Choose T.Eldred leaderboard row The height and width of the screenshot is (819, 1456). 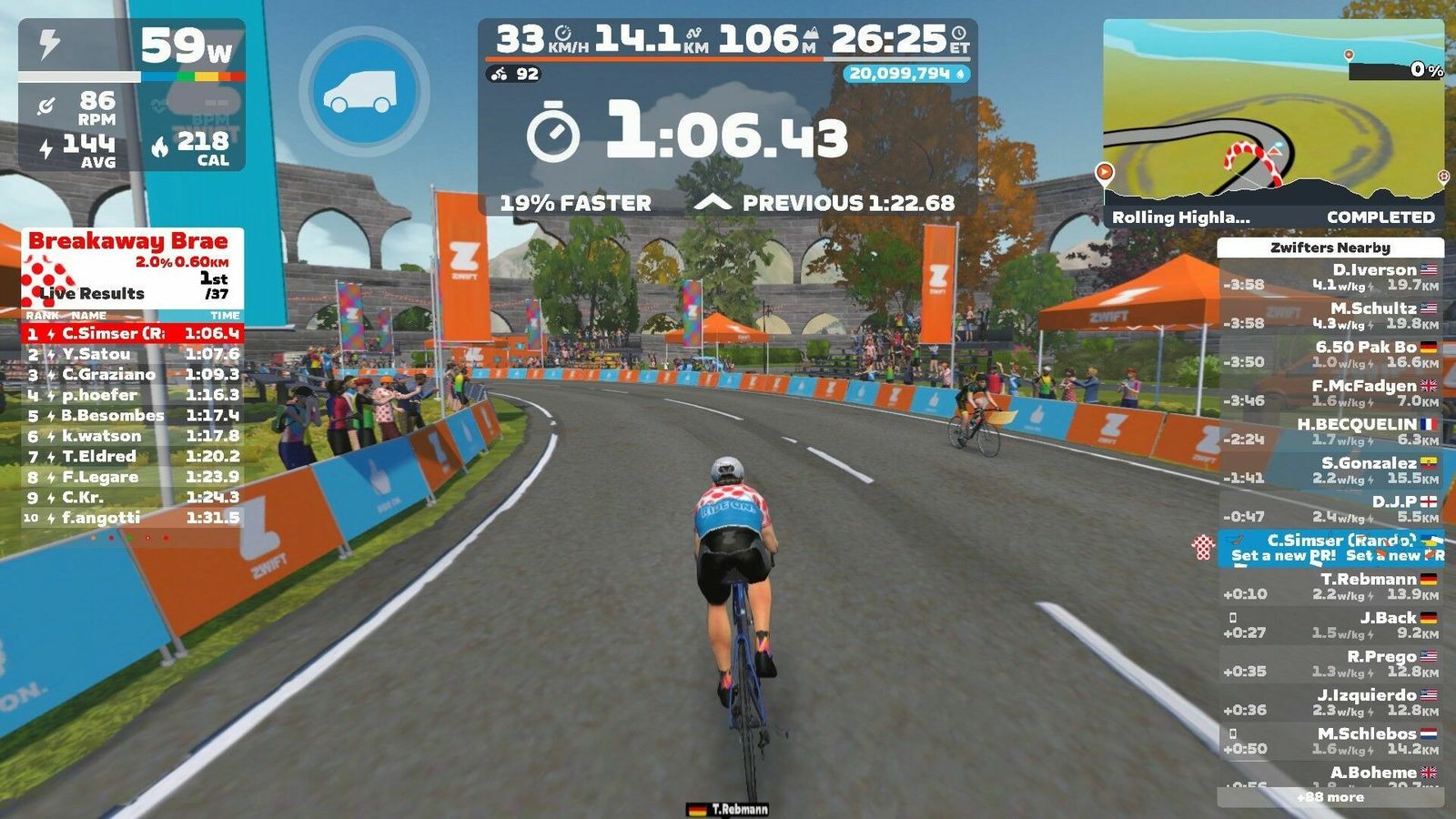(x=132, y=456)
